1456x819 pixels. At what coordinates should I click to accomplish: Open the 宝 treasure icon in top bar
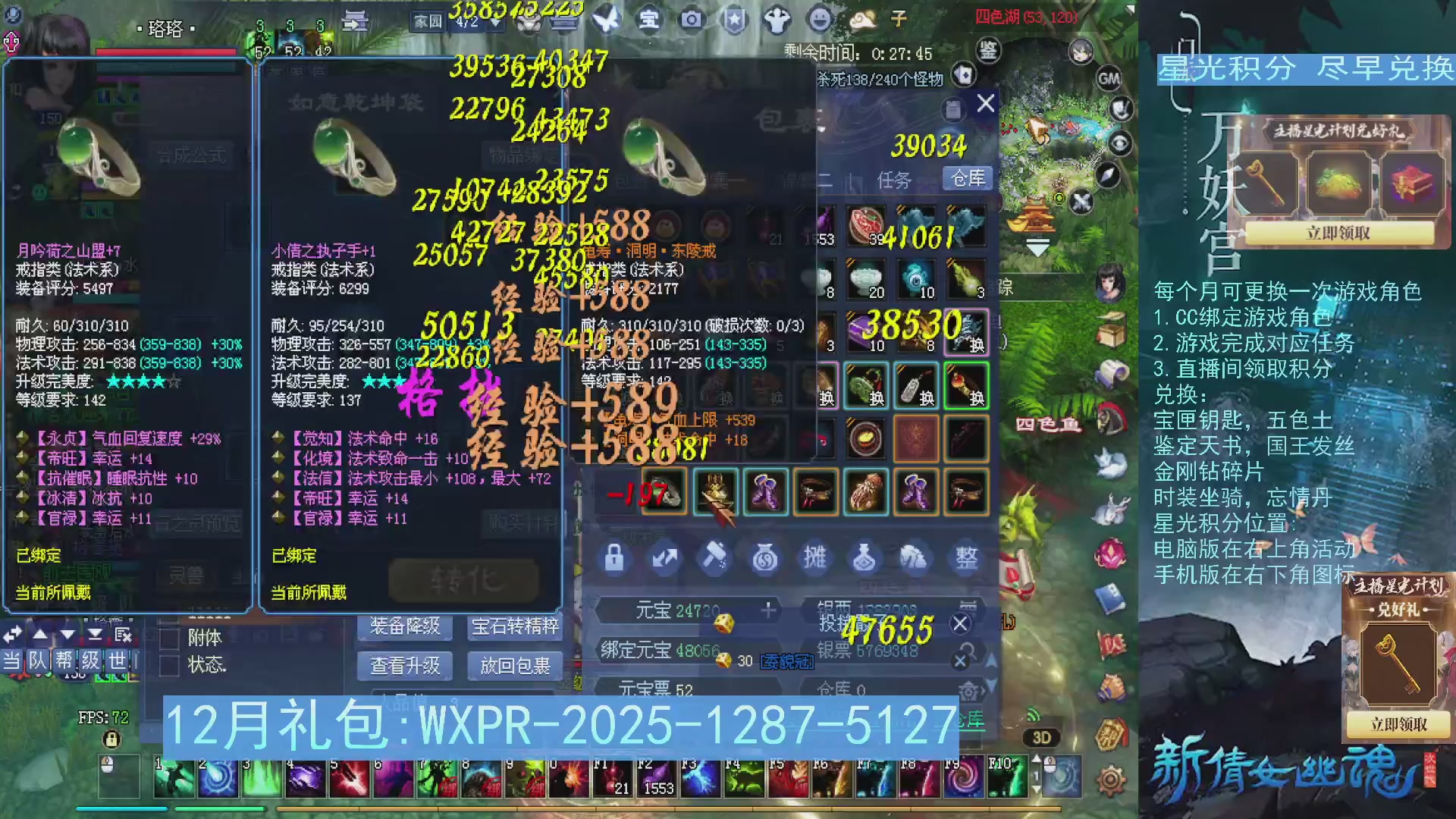click(651, 20)
